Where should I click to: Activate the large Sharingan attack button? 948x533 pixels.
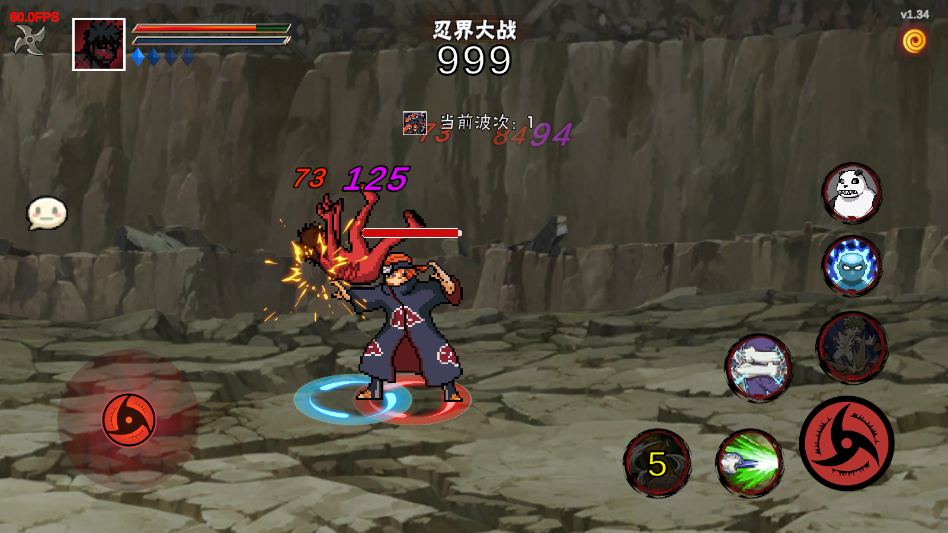846,443
